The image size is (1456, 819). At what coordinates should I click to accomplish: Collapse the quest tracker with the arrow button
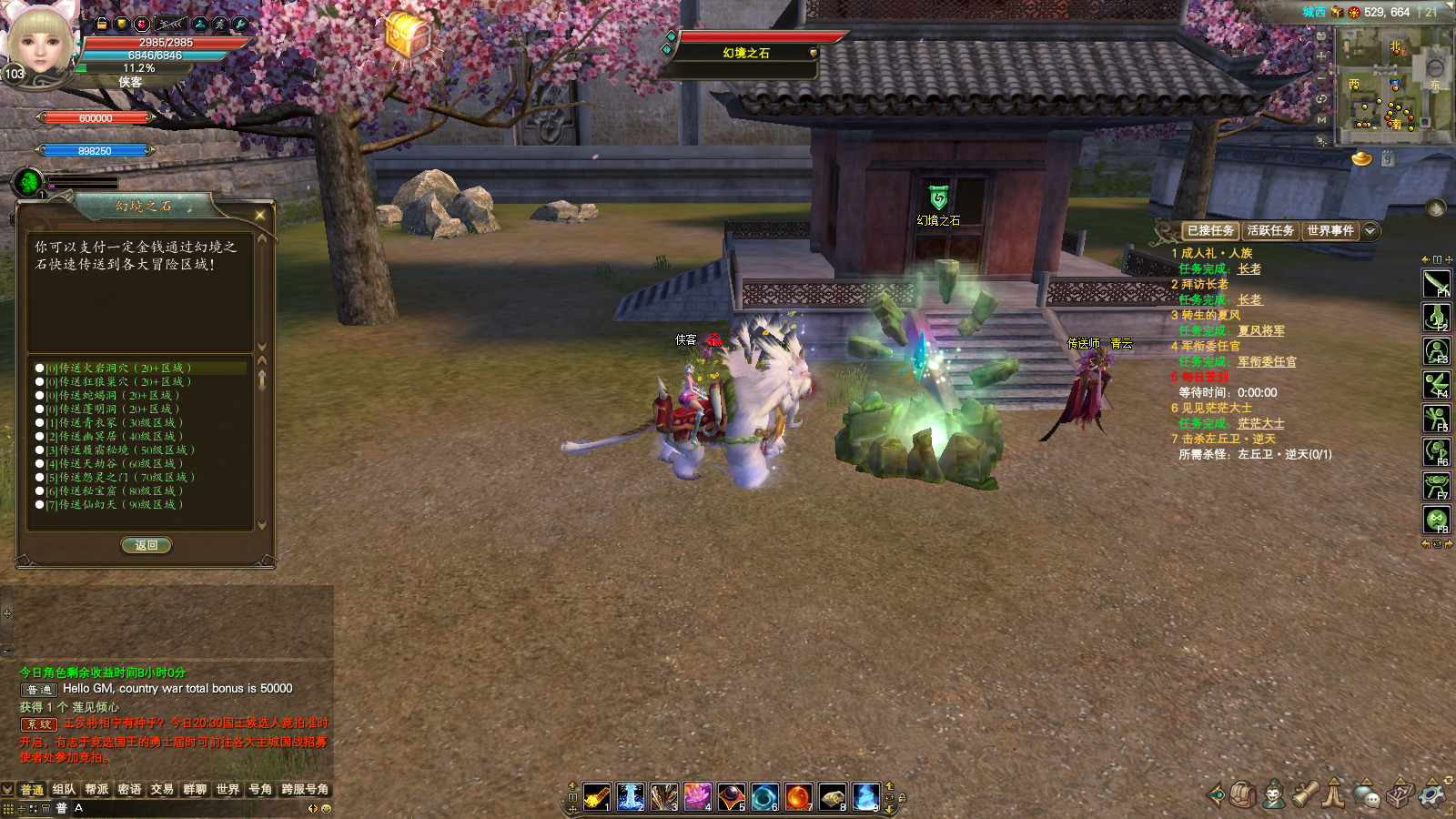pyautogui.click(x=1370, y=231)
